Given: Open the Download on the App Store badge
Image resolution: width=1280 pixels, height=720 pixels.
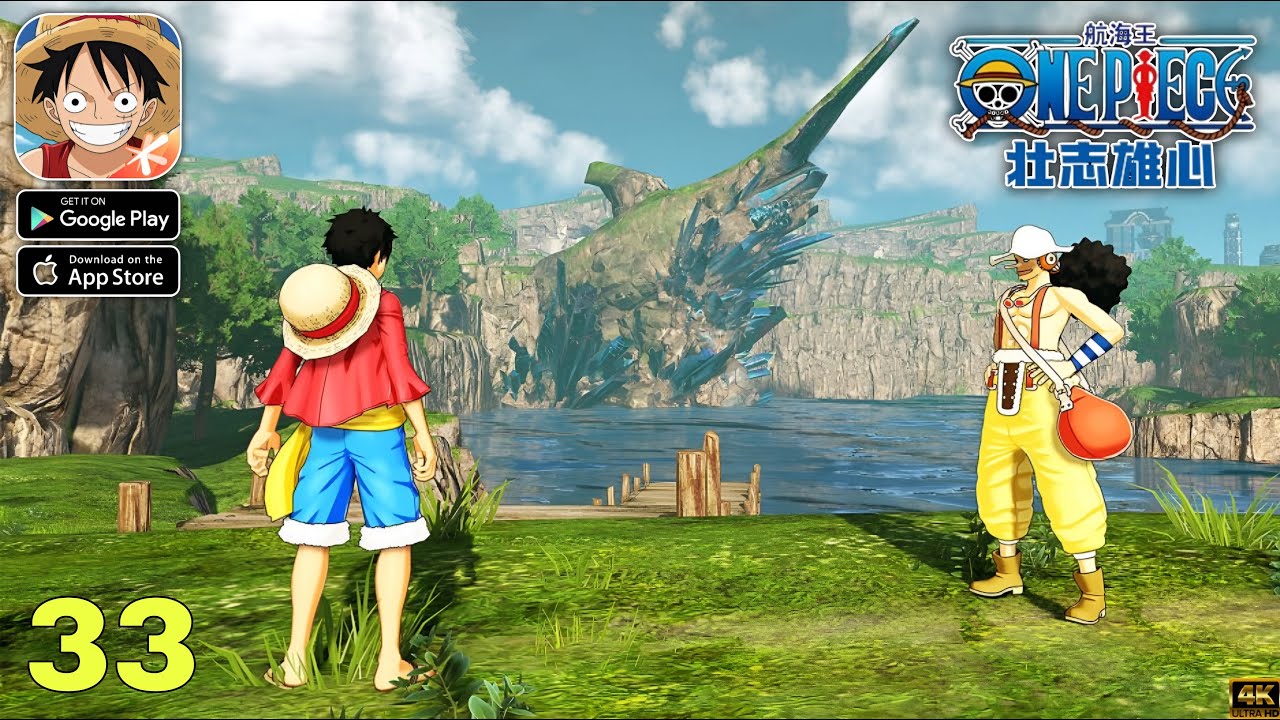Looking at the screenshot, I should pos(98,271).
